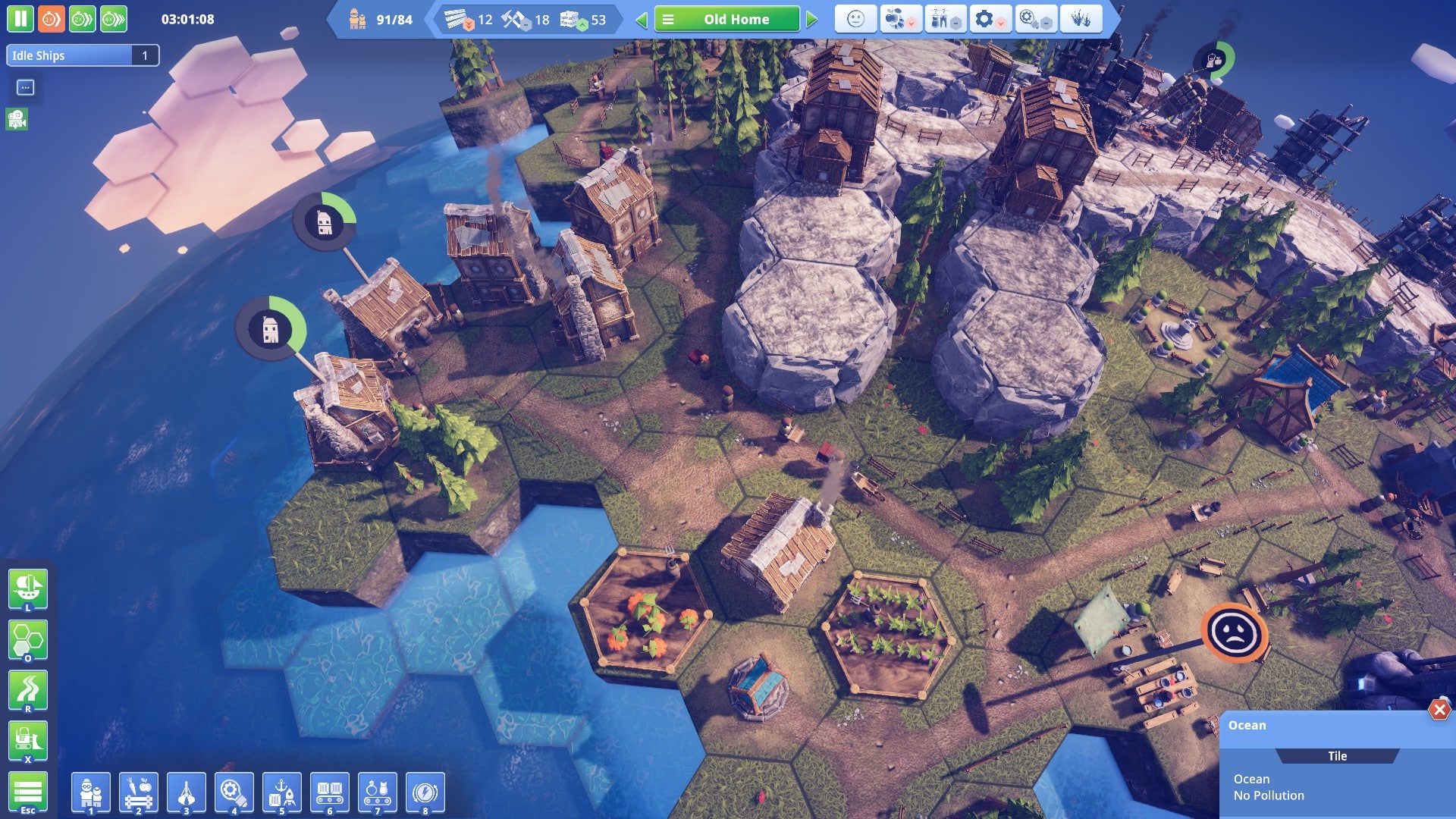The width and height of the screenshot is (1456, 819).
Task: Click the sad face warning marker
Action: 1235,632
